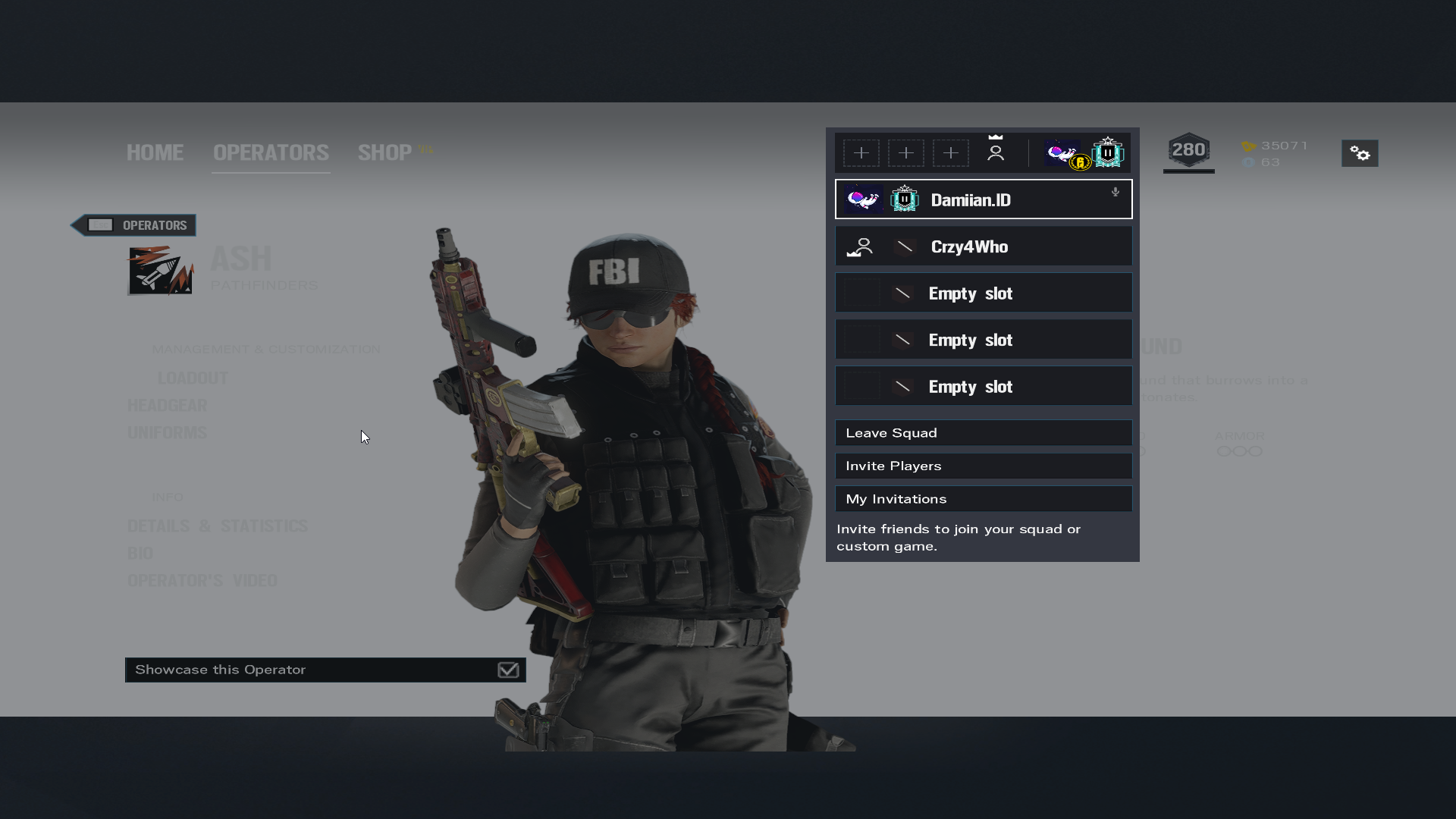Choose Invite Players in squad panel

[984, 466]
